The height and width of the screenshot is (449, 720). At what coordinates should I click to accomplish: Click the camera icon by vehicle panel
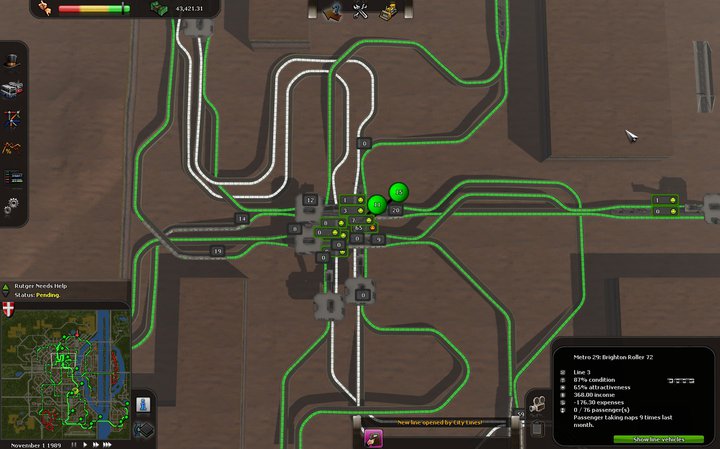pyautogui.click(x=537, y=404)
